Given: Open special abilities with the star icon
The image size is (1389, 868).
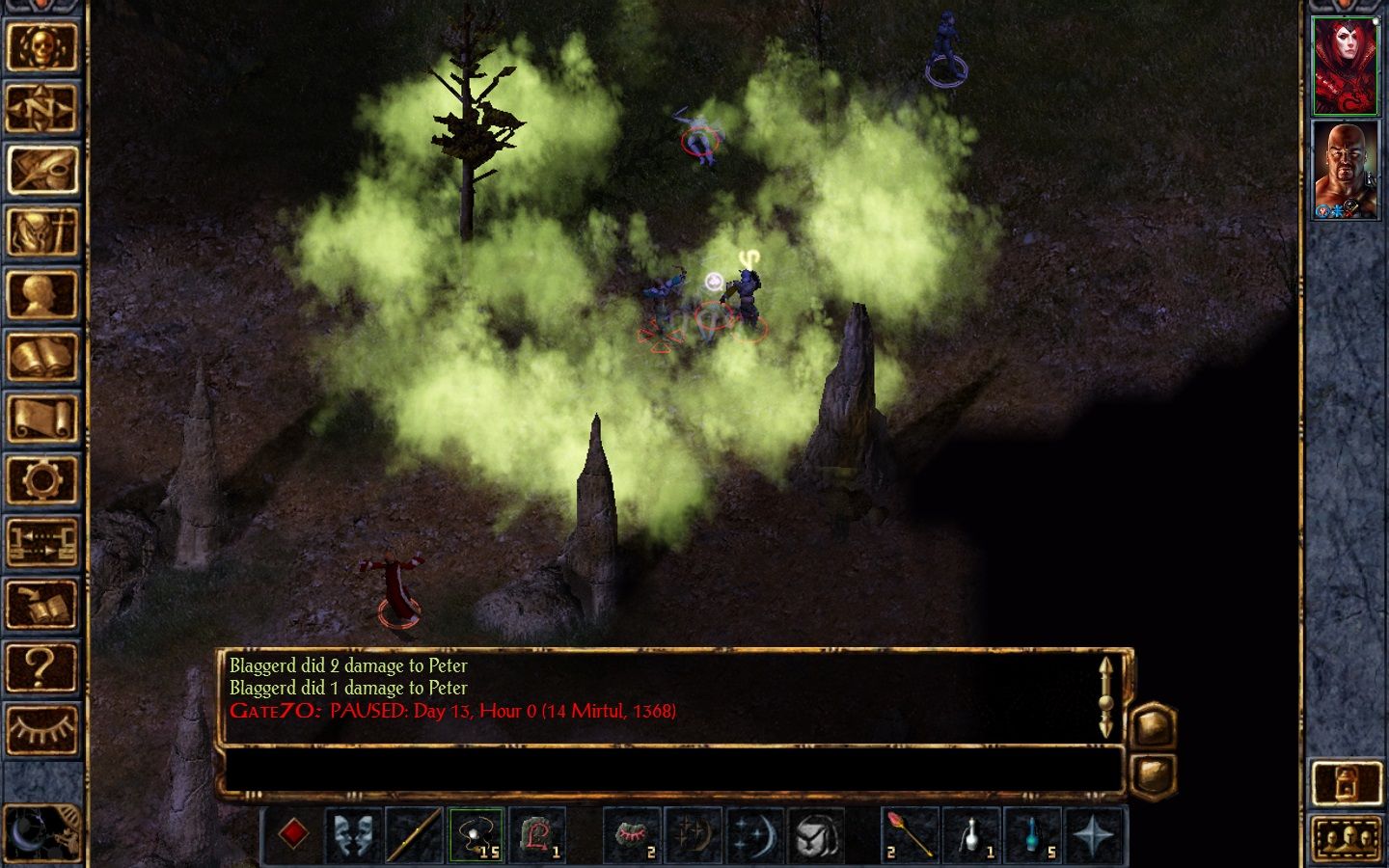Looking at the screenshot, I should coord(1094,835).
